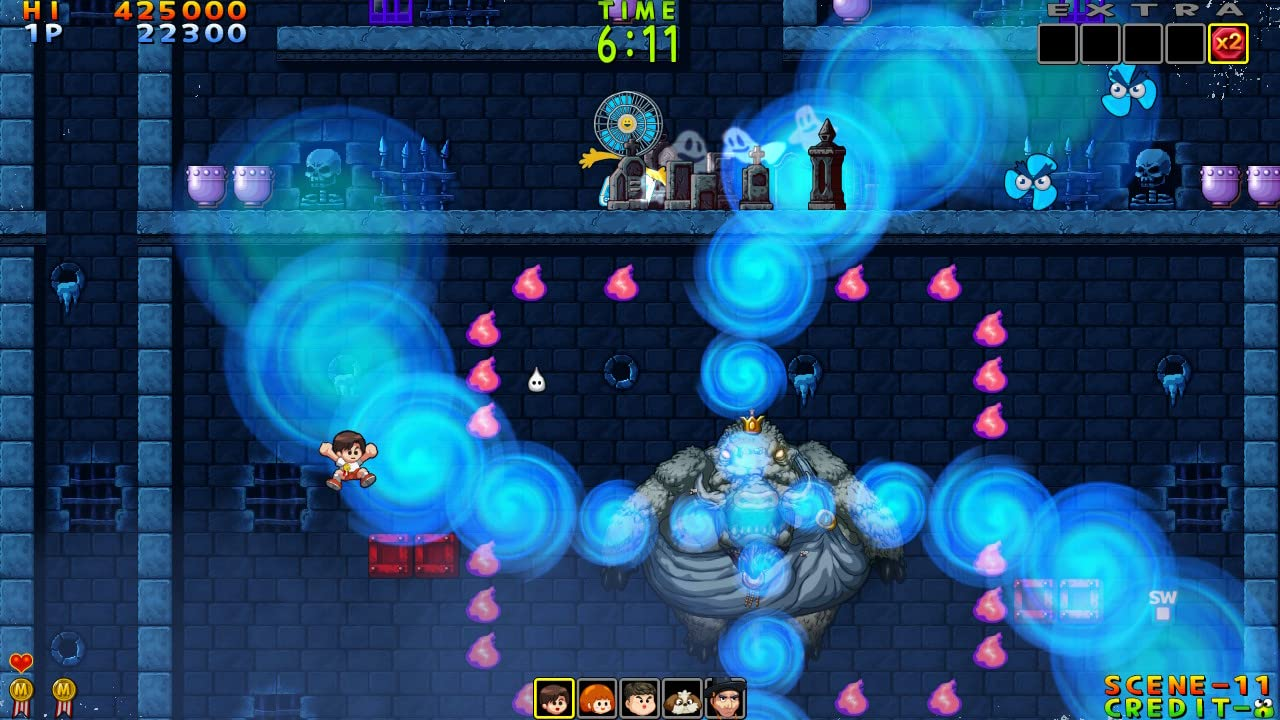This screenshot has height=720, width=1280.
Task: Select the highlighted boy character portrait
Action: 554,698
